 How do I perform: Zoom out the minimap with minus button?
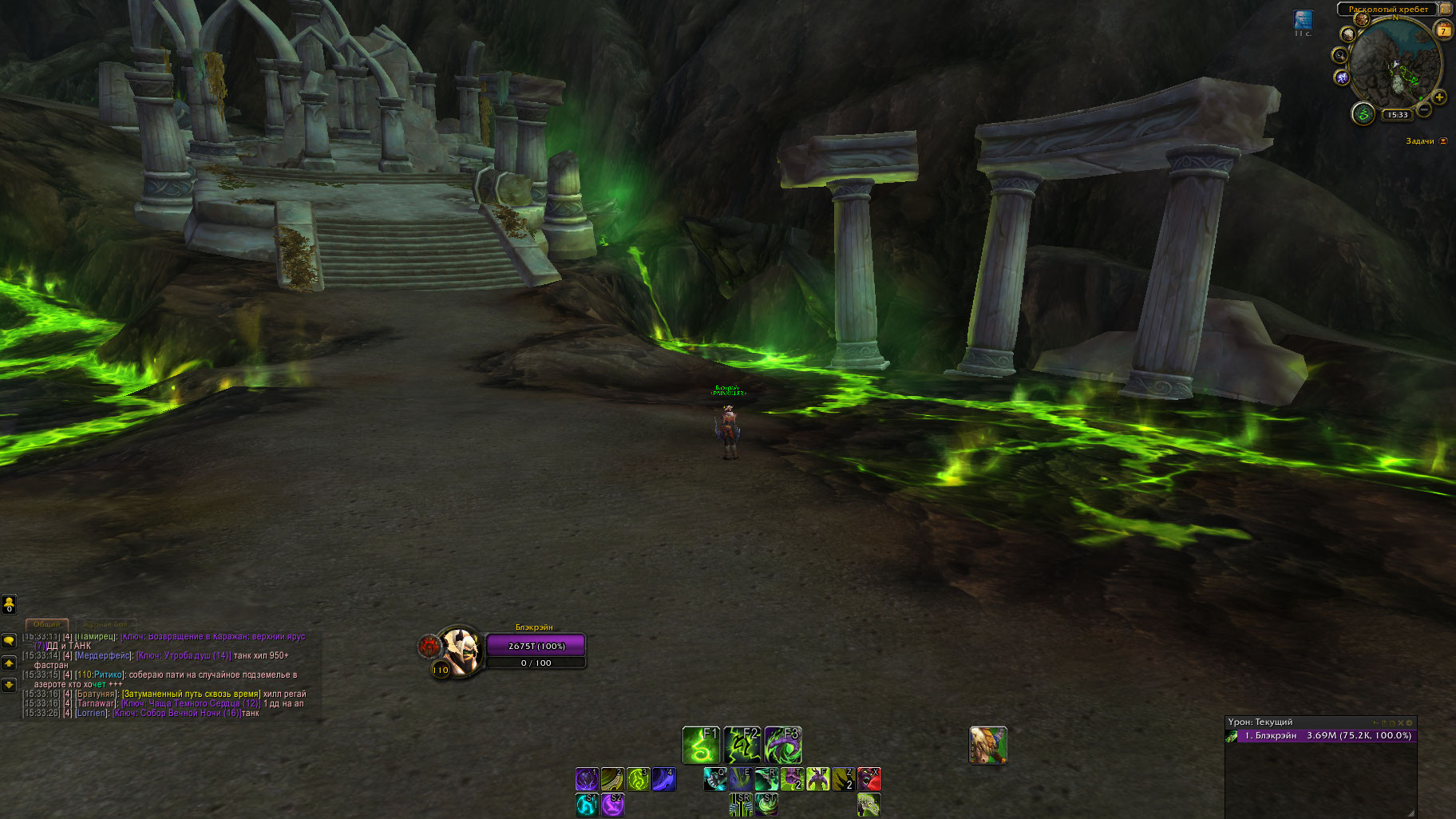click(1424, 109)
